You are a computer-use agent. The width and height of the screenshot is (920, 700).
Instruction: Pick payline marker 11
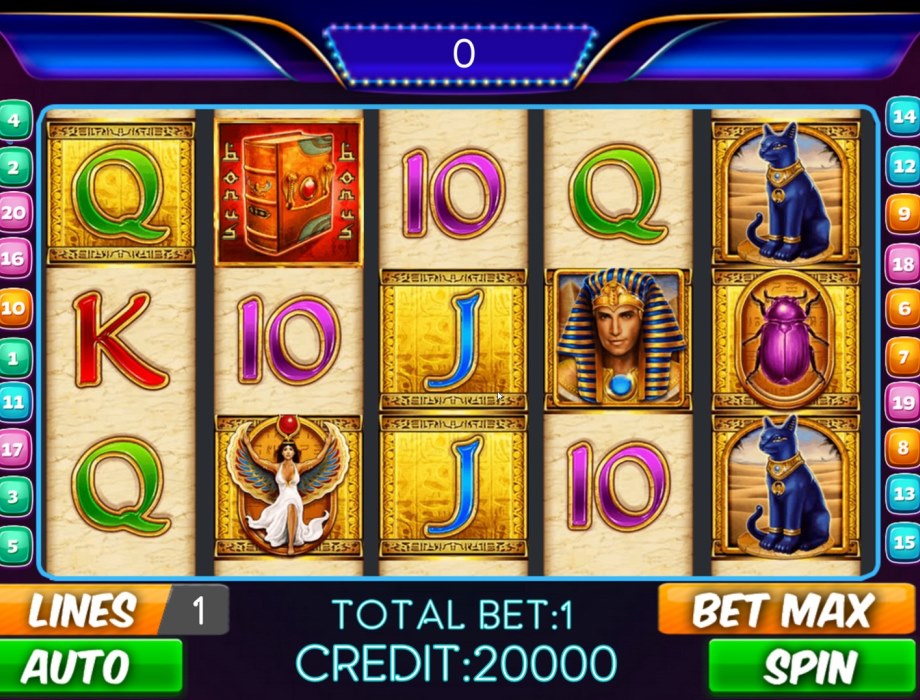(14, 403)
